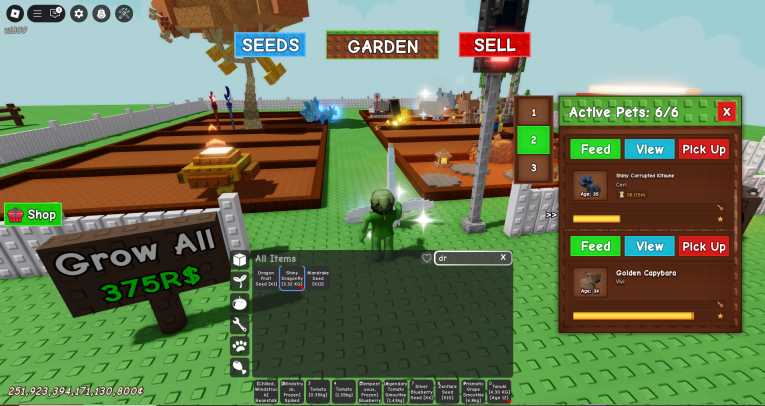Select the Mandrake Seed item
765x406 pixels.
pos(318,279)
